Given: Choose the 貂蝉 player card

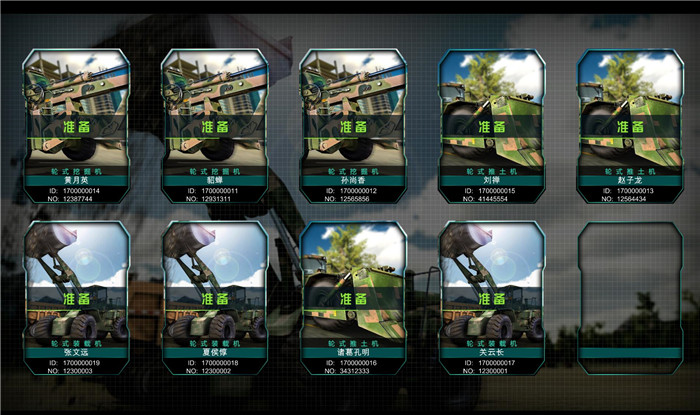Looking at the screenshot, I should [215, 126].
